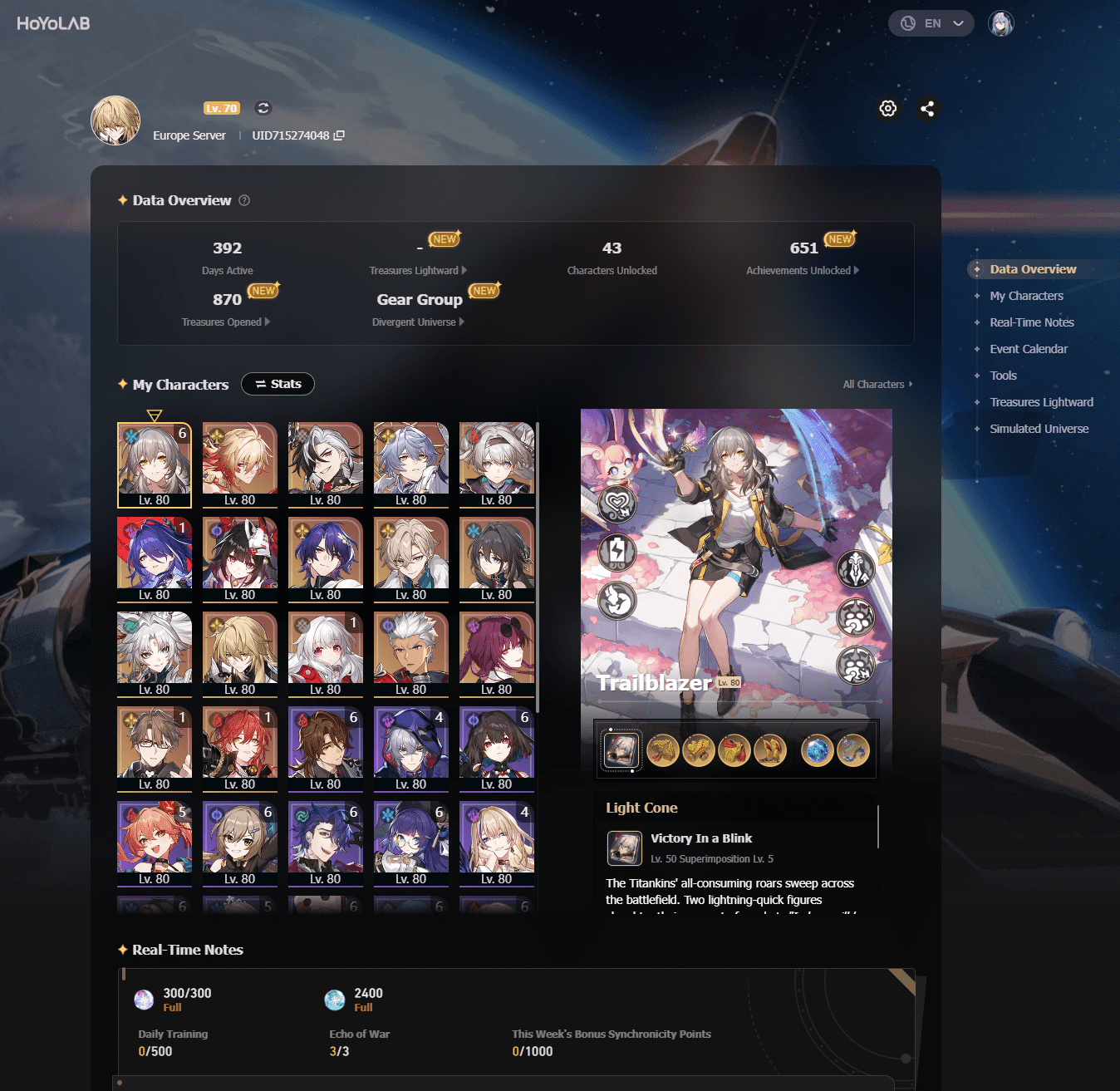
Task: Open the energy battery icon on character panel
Action: click(616, 552)
